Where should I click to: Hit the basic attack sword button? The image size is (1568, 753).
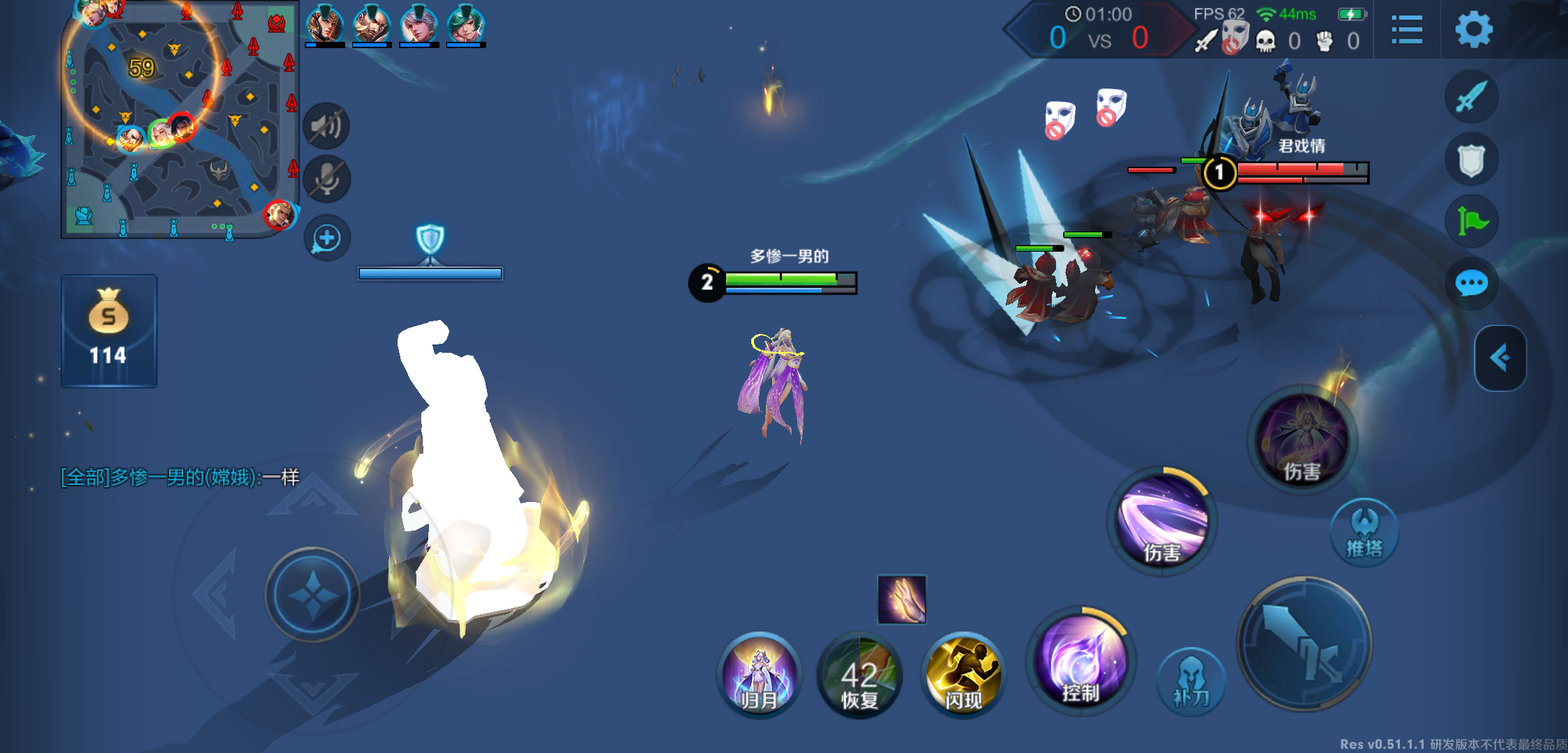point(1304,644)
